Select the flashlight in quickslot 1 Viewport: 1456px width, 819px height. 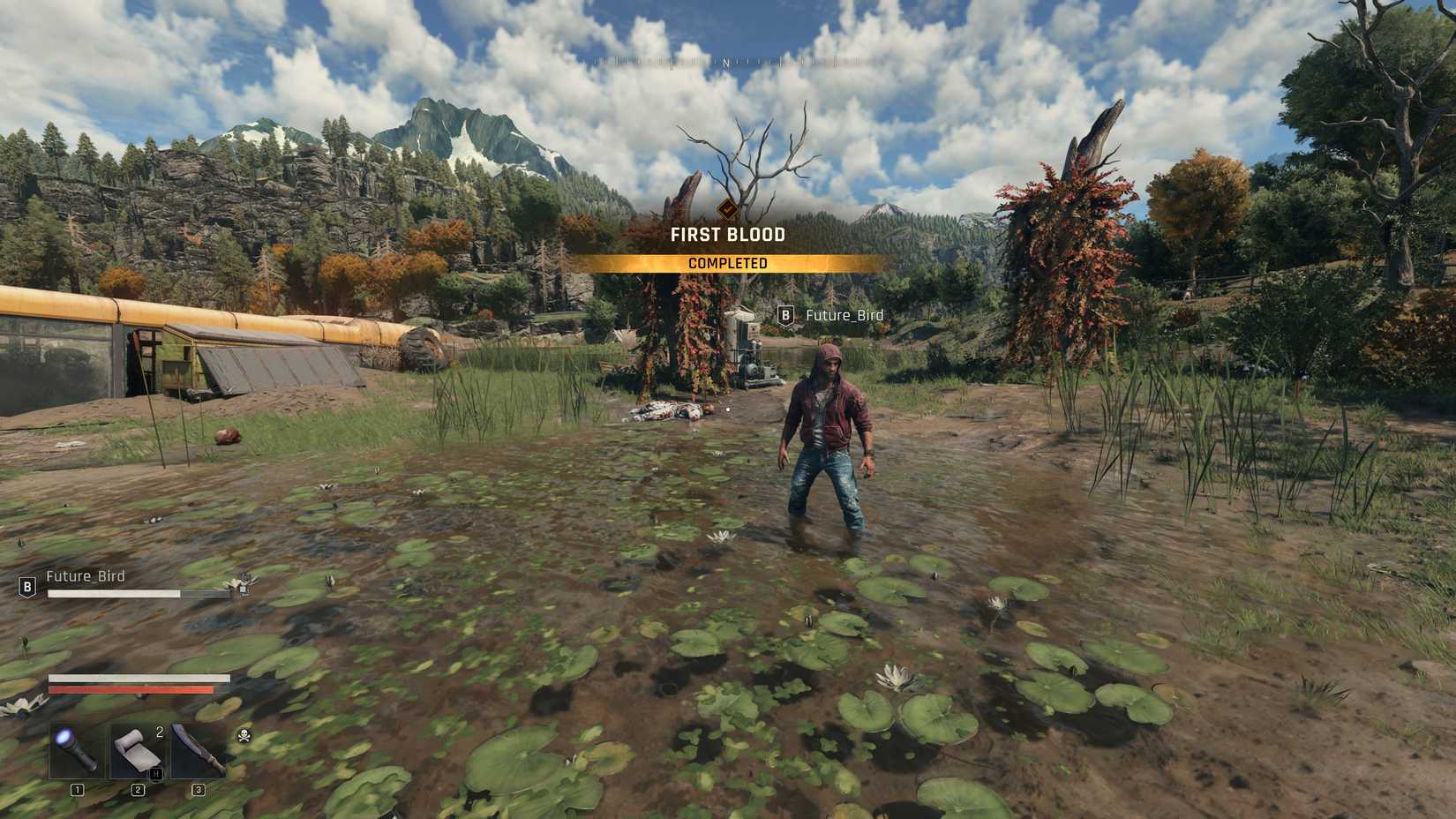pos(75,748)
